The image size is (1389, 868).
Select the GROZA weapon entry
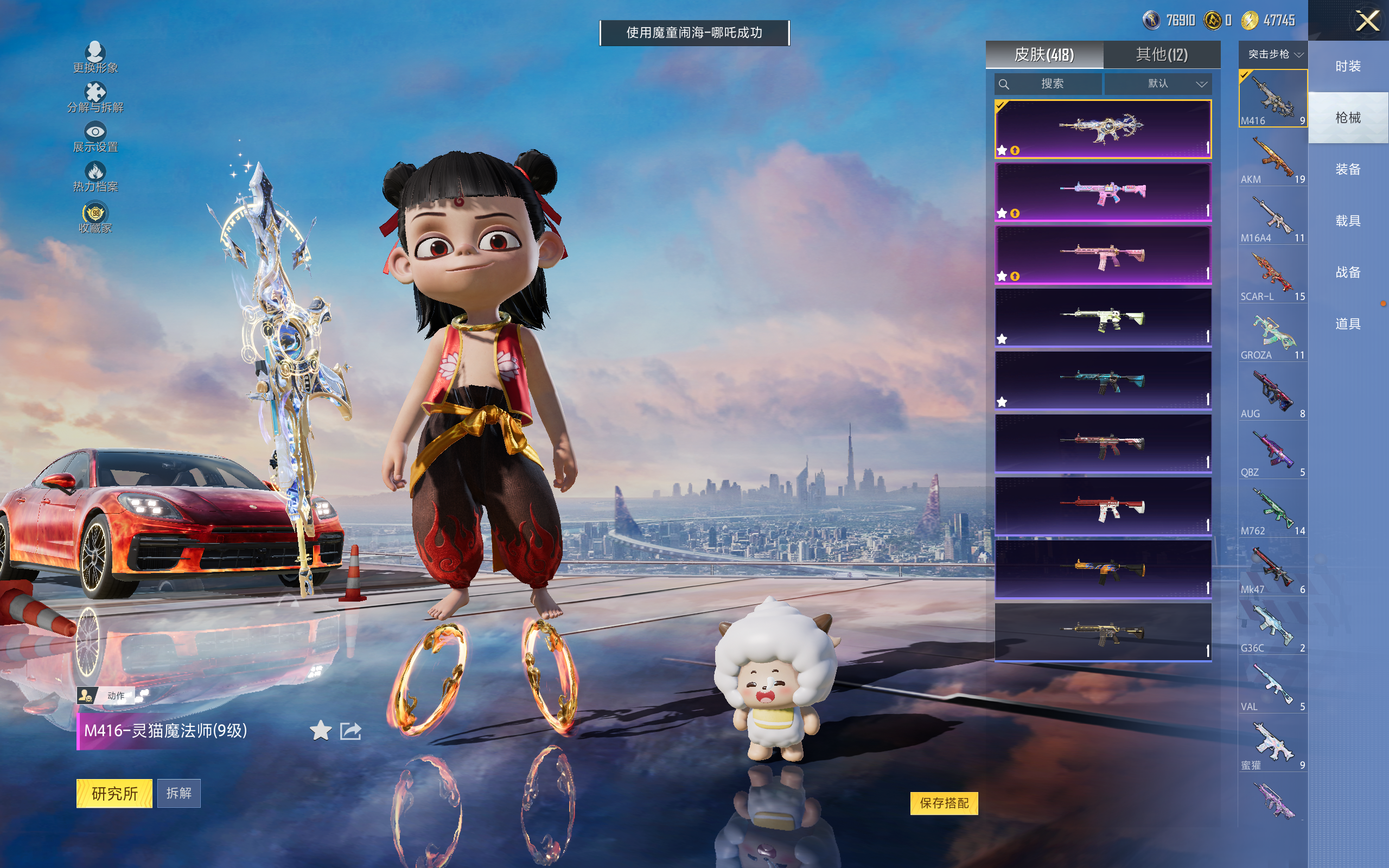click(1272, 335)
